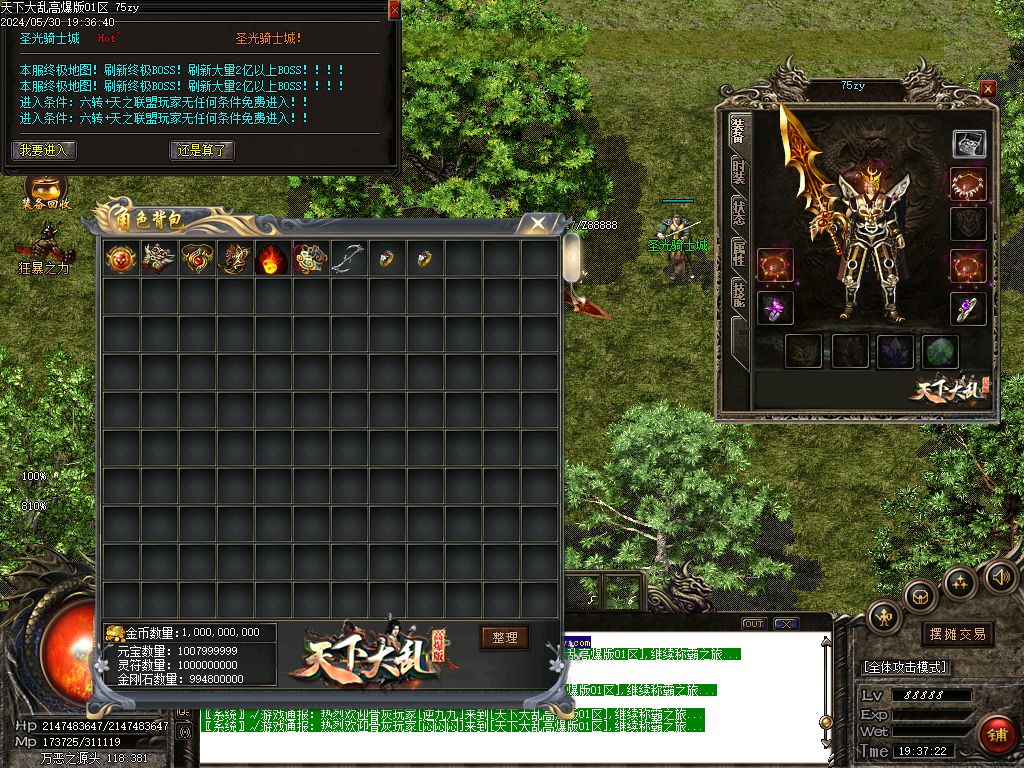The image size is (1024, 768).
Task: Activate the 狂暴之力 icon
Action: [x=43, y=245]
